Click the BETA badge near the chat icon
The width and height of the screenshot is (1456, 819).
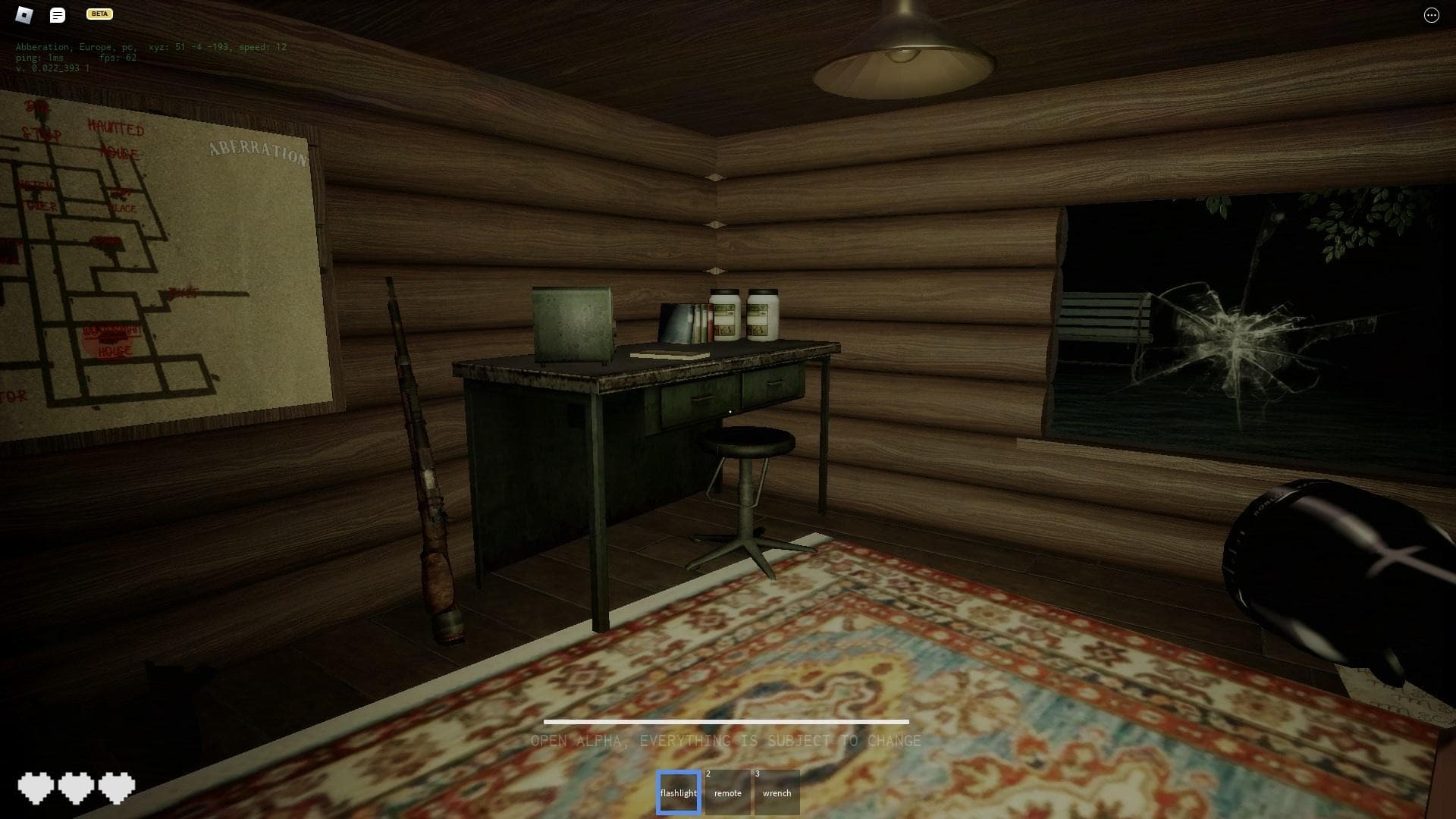99,14
